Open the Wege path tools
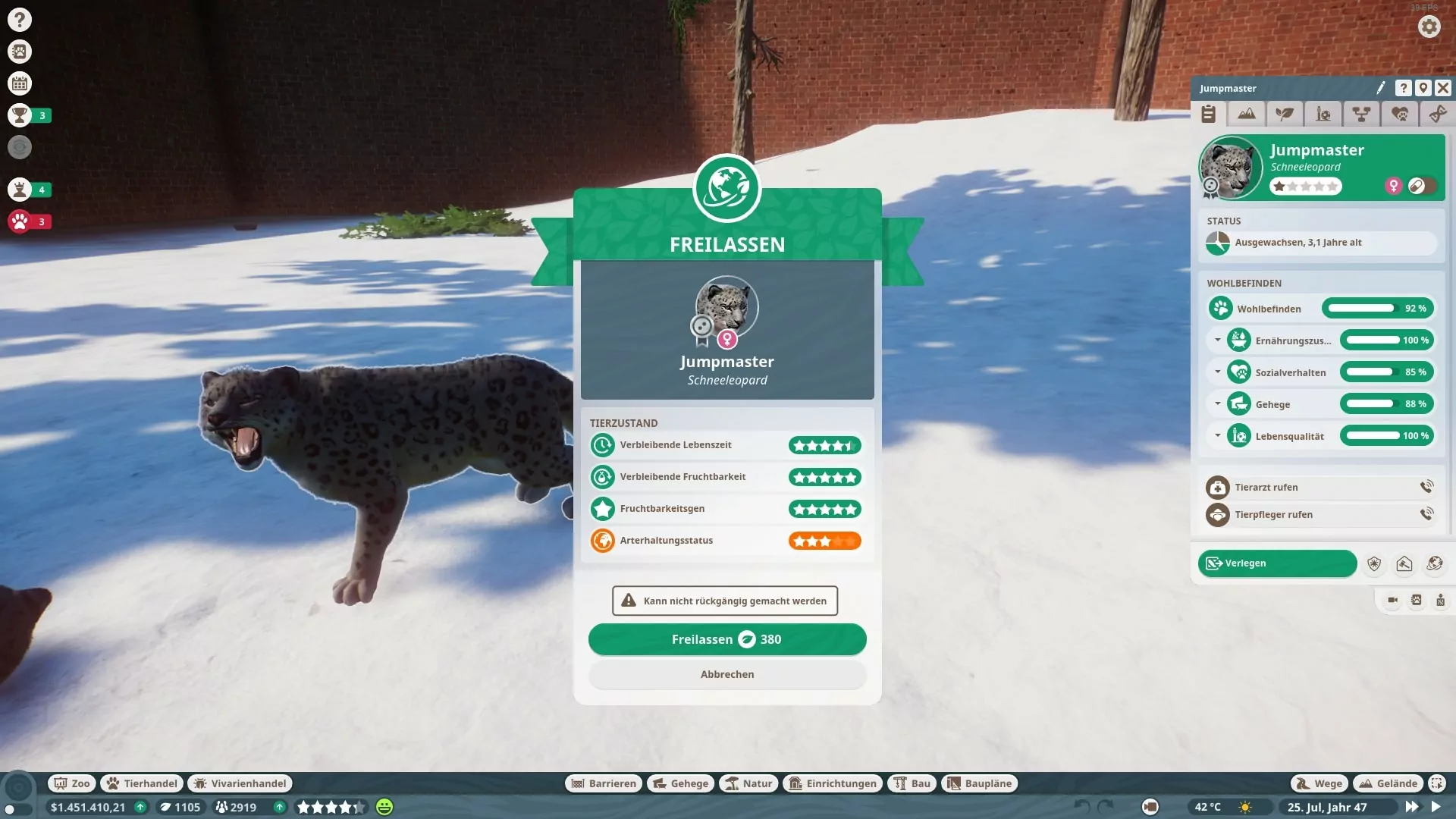 click(1319, 783)
